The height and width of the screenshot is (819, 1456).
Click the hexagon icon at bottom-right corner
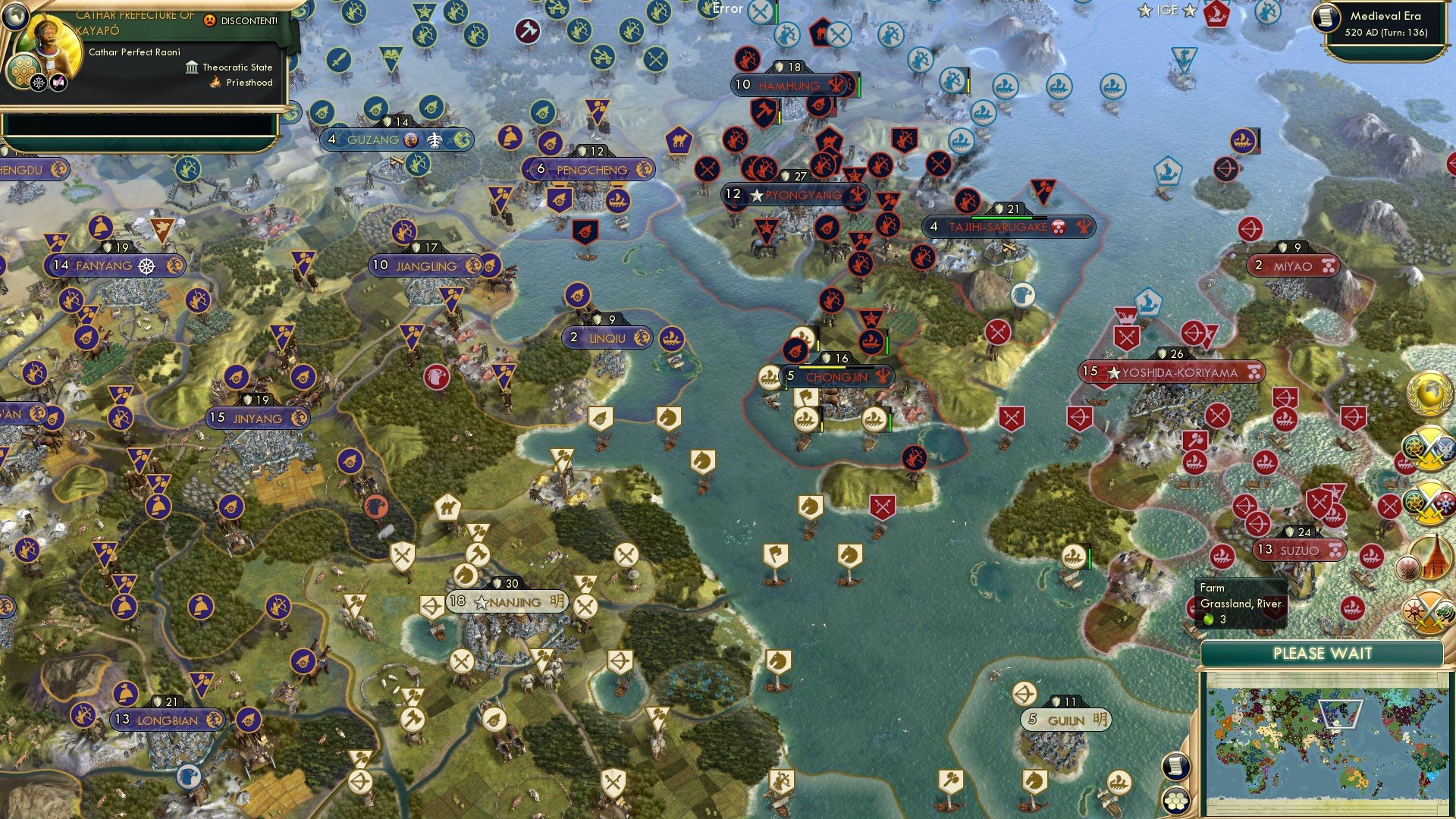pos(1177,801)
